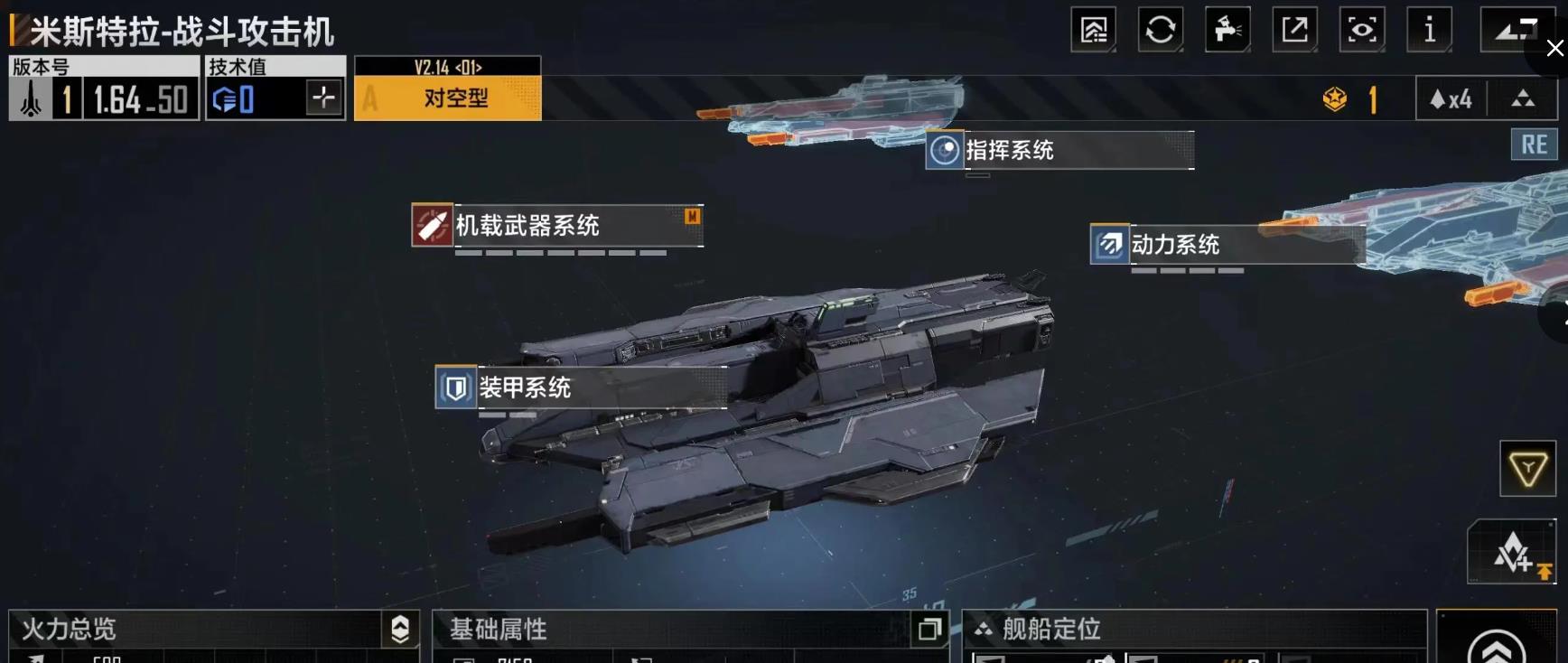Image resolution: width=1568 pixels, height=663 pixels.
Task: Click the refresh ship view icon
Action: click(1160, 29)
